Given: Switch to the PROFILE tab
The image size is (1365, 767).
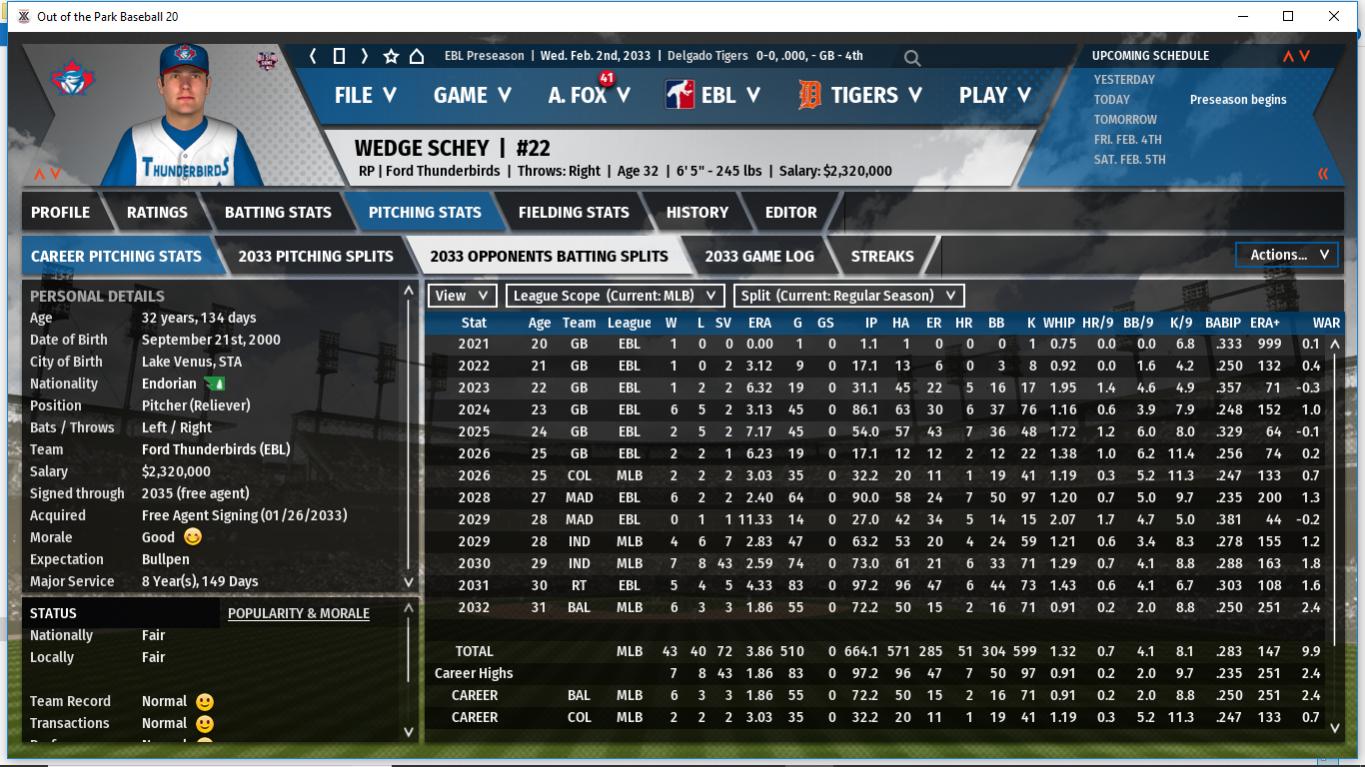Looking at the screenshot, I should 60,212.
